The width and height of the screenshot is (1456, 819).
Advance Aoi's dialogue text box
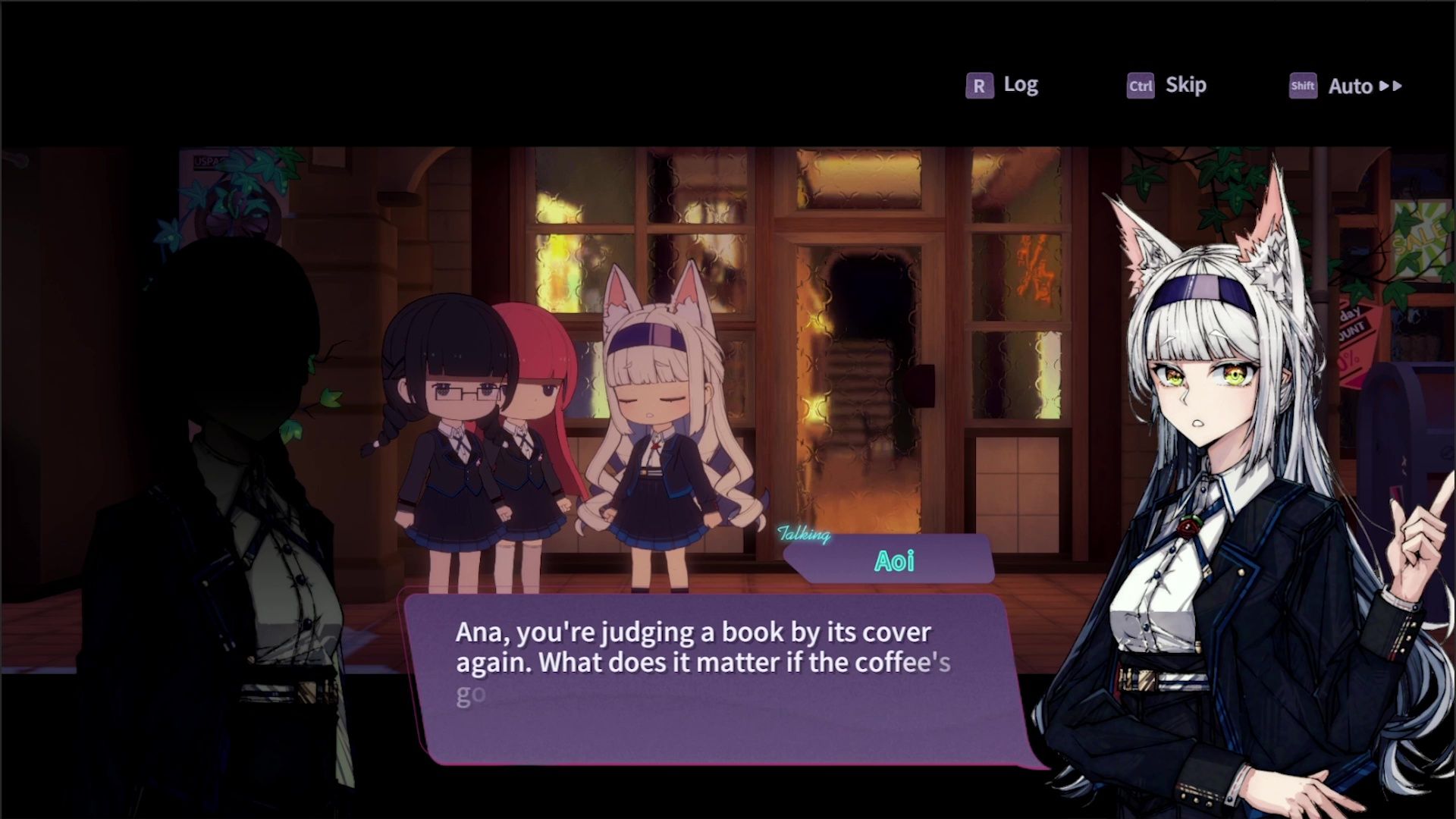click(x=713, y=677)
